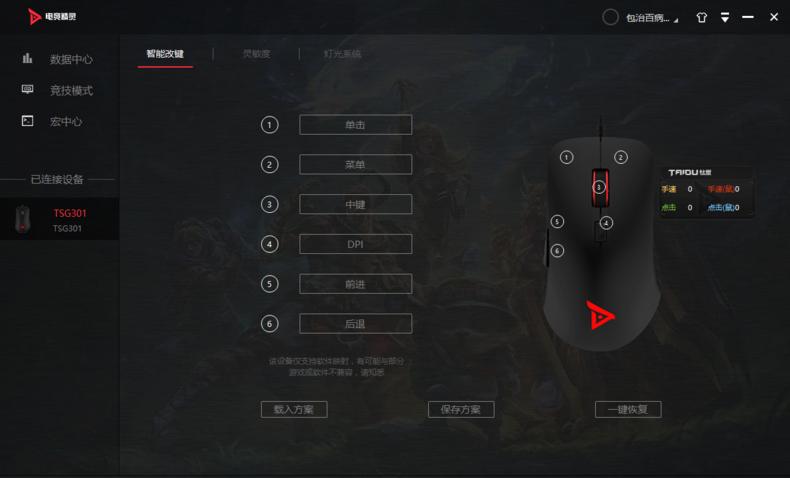This screenshot has width=790, height=478.
Task: Change the 中键 button assignment
Action: point(355,205)
